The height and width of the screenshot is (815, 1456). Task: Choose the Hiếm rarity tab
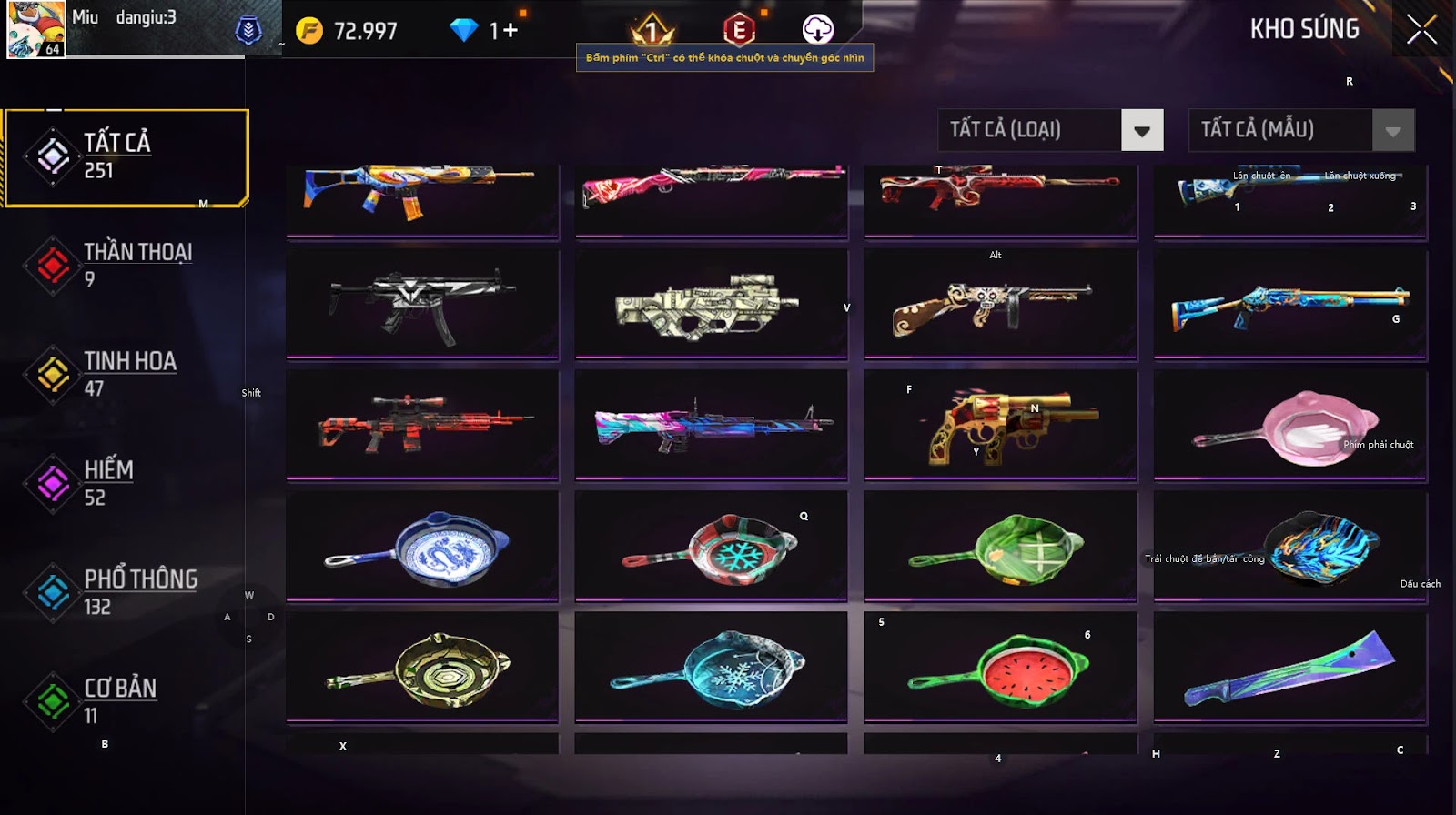[x=126, y=483]
